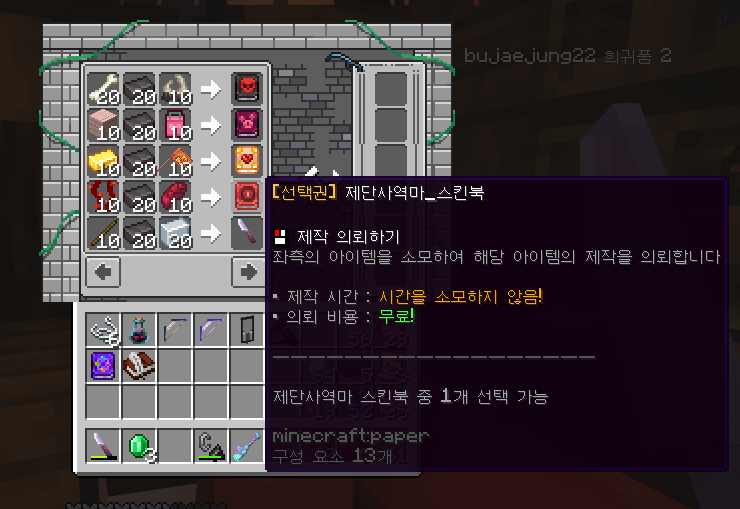Select the banner item in inventory

(x=247, y=328)
